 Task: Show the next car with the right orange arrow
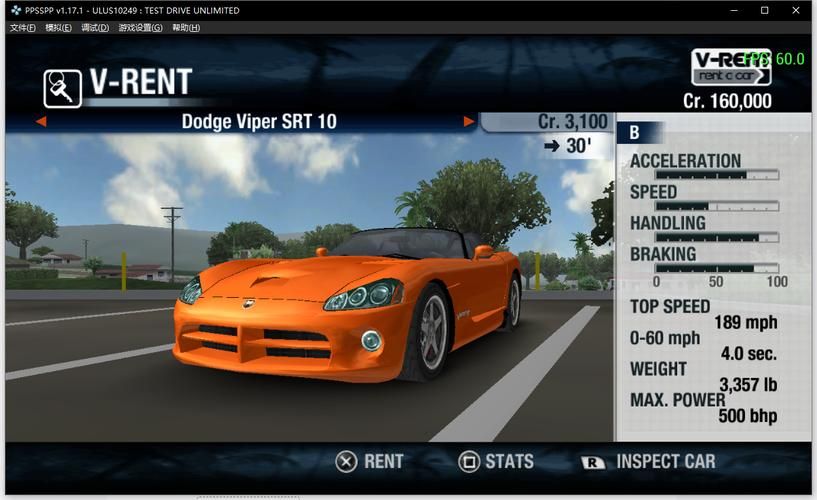[468, 122]
